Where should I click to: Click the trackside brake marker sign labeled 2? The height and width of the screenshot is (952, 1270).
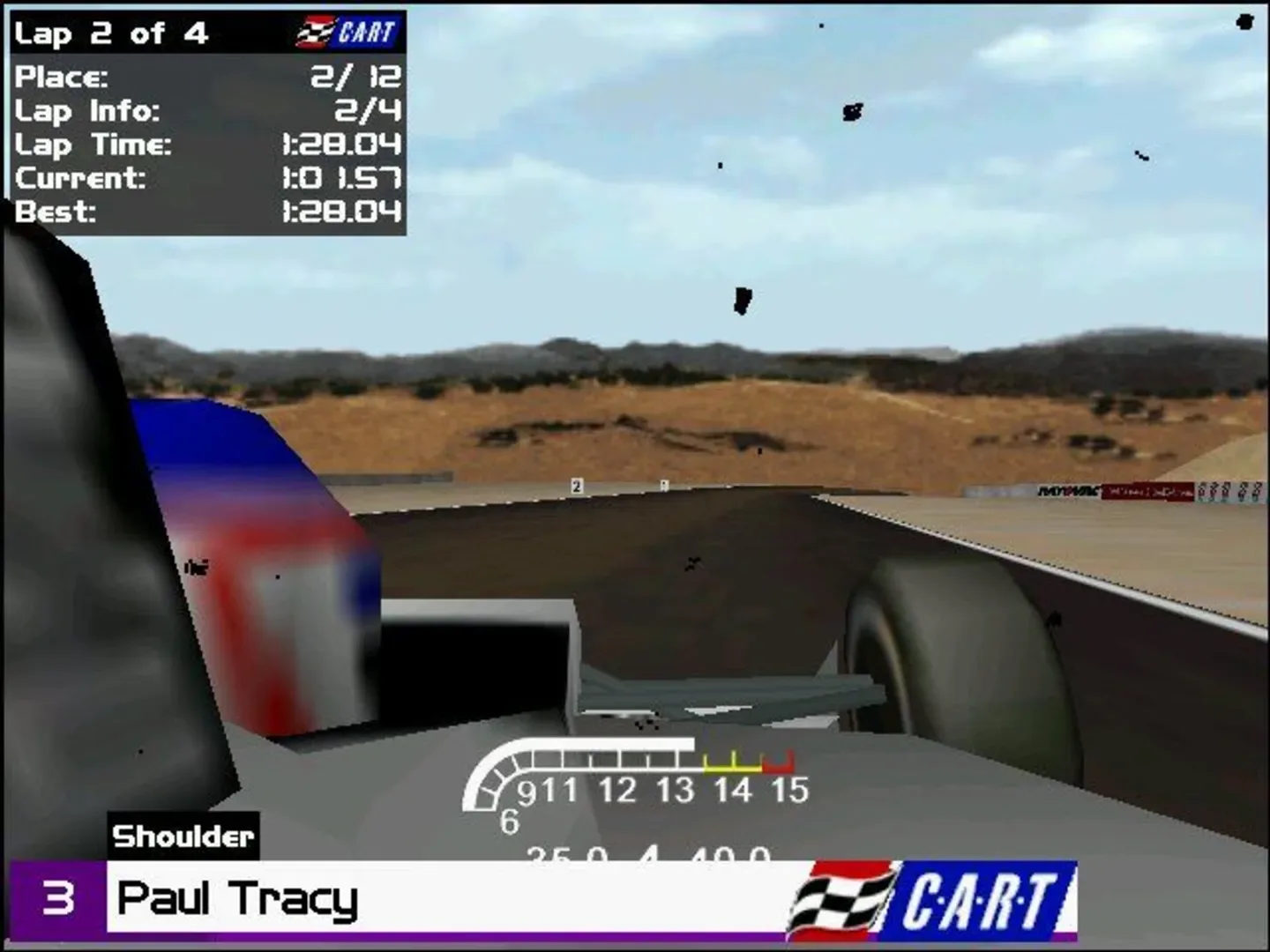pos(577,486)
